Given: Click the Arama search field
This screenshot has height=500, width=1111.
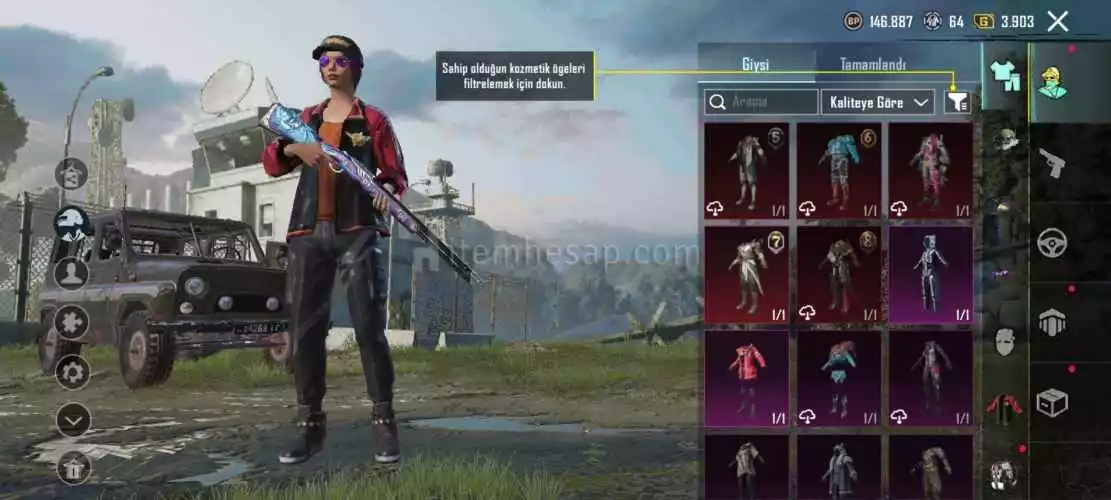Looking at the screenshot, I should (761, 102).
